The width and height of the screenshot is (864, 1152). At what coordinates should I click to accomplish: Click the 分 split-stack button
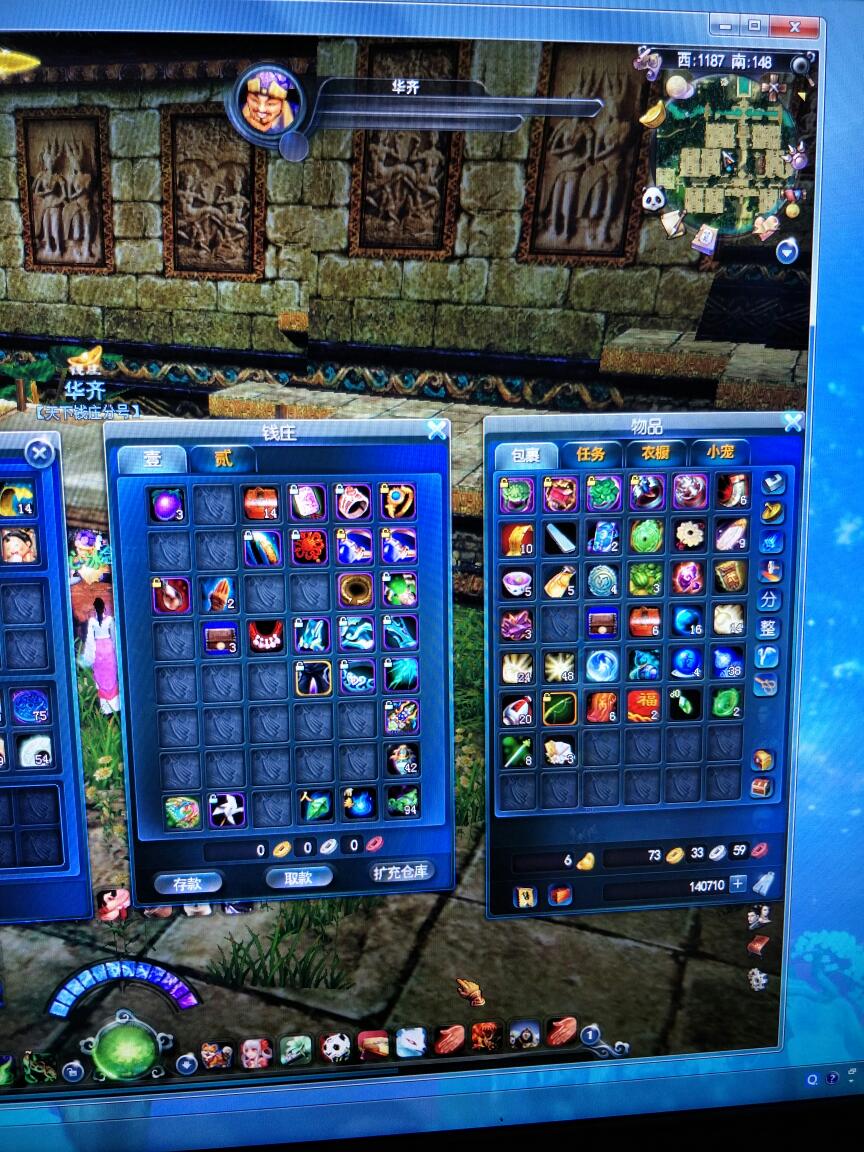[x=768, y=600]
